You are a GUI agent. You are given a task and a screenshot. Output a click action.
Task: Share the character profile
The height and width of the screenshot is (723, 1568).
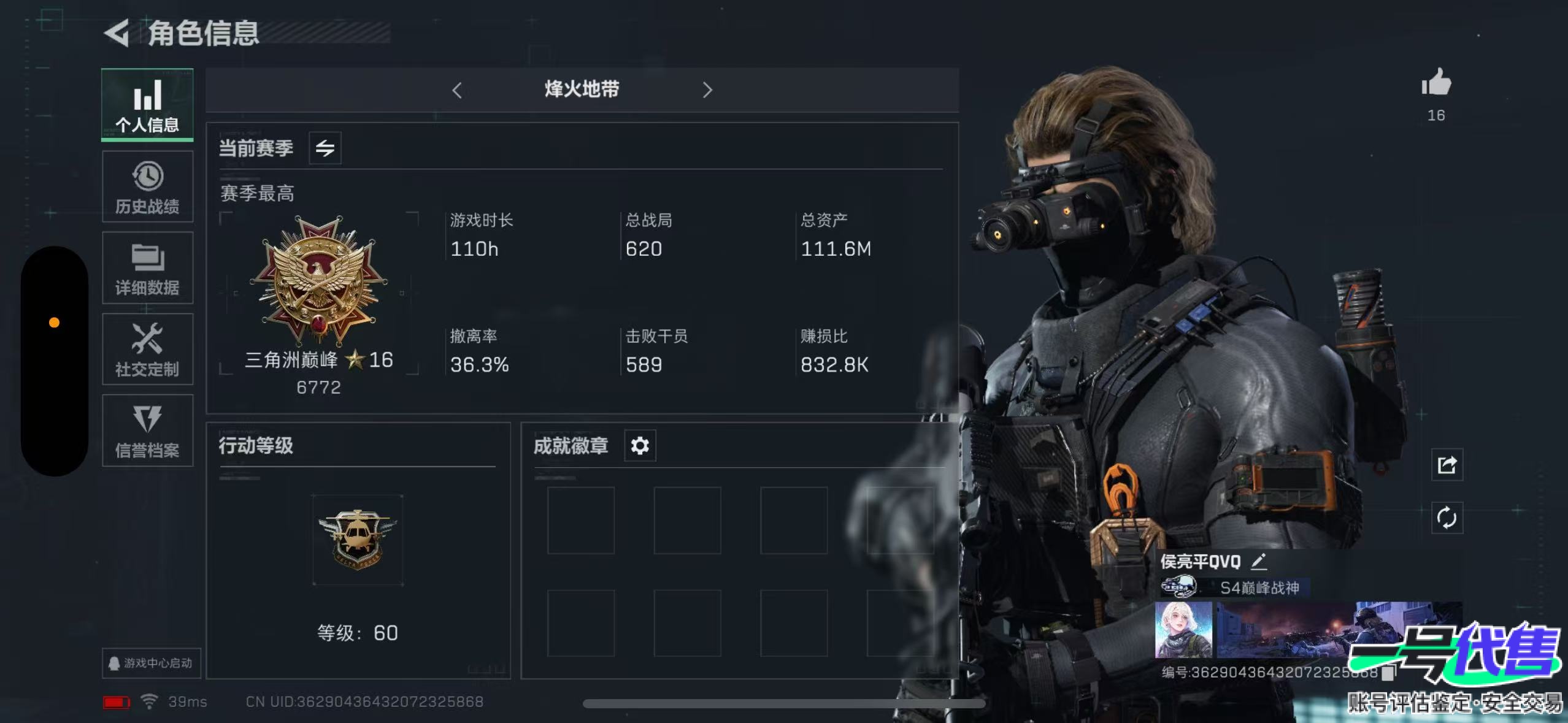(1447, 465)
